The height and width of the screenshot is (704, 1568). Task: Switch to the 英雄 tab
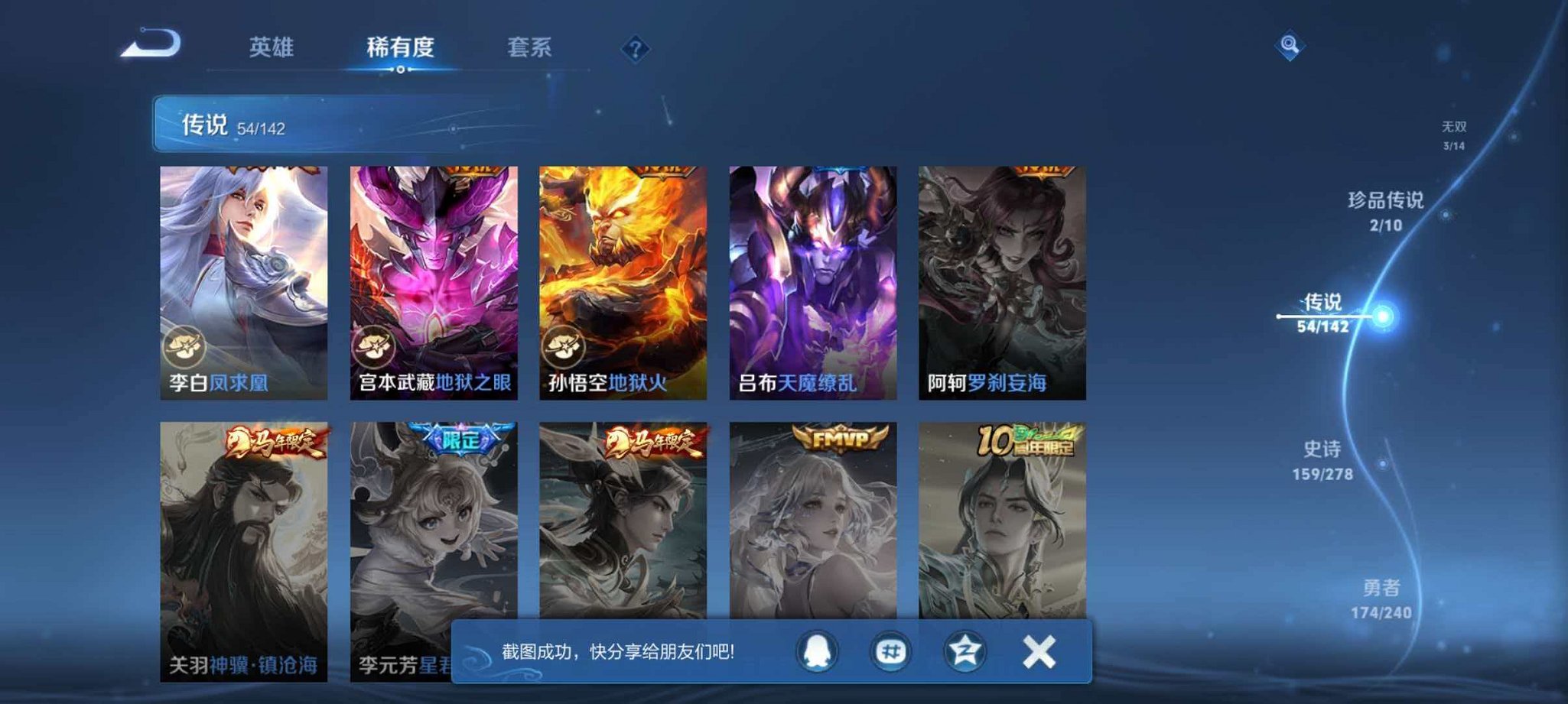point(272,47)
